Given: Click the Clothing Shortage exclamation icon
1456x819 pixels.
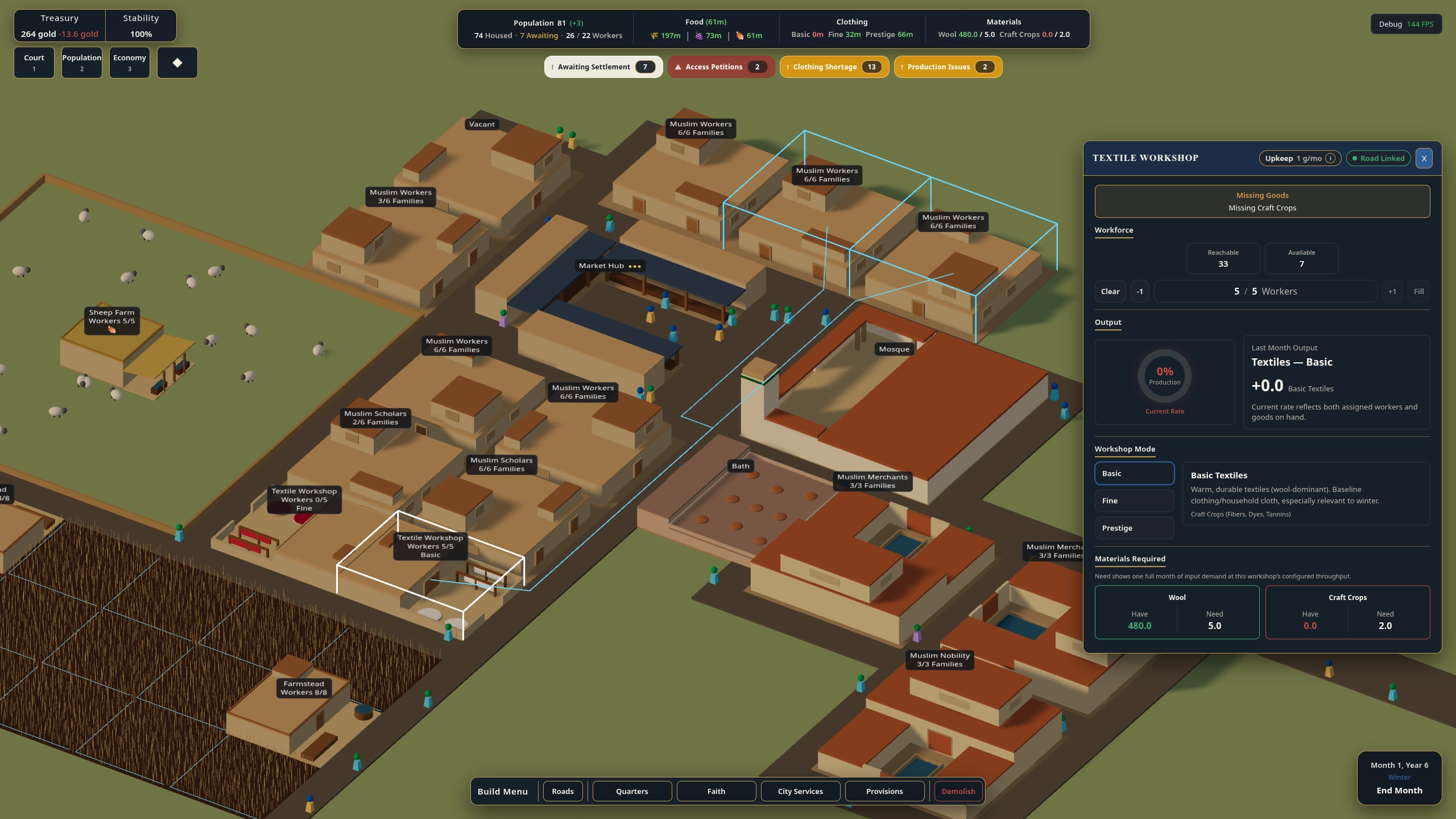Looking at the screenshot, I should pyautogui.click(x=788, y=67).
